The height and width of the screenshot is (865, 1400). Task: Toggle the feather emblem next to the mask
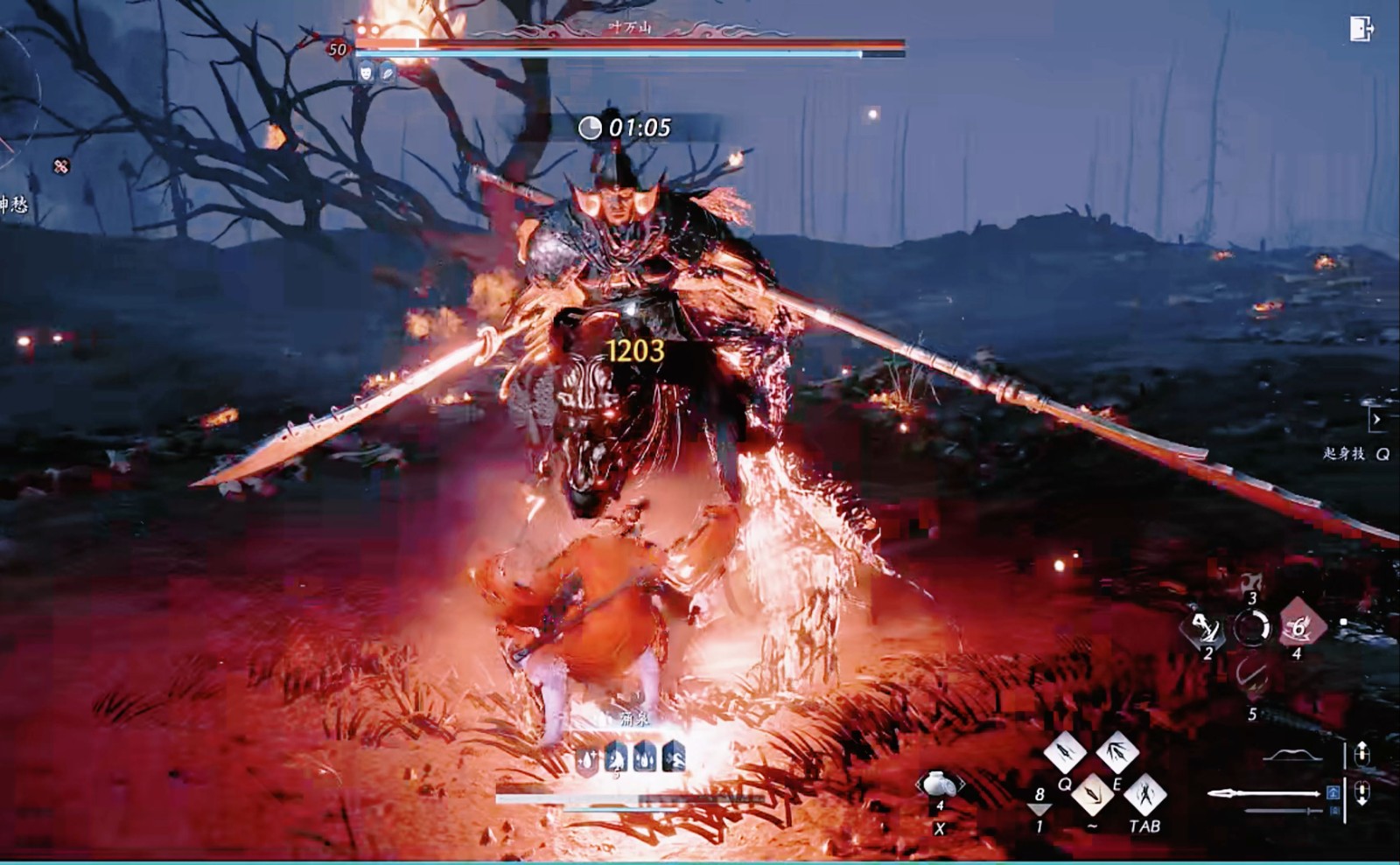(x=388, y=73)
